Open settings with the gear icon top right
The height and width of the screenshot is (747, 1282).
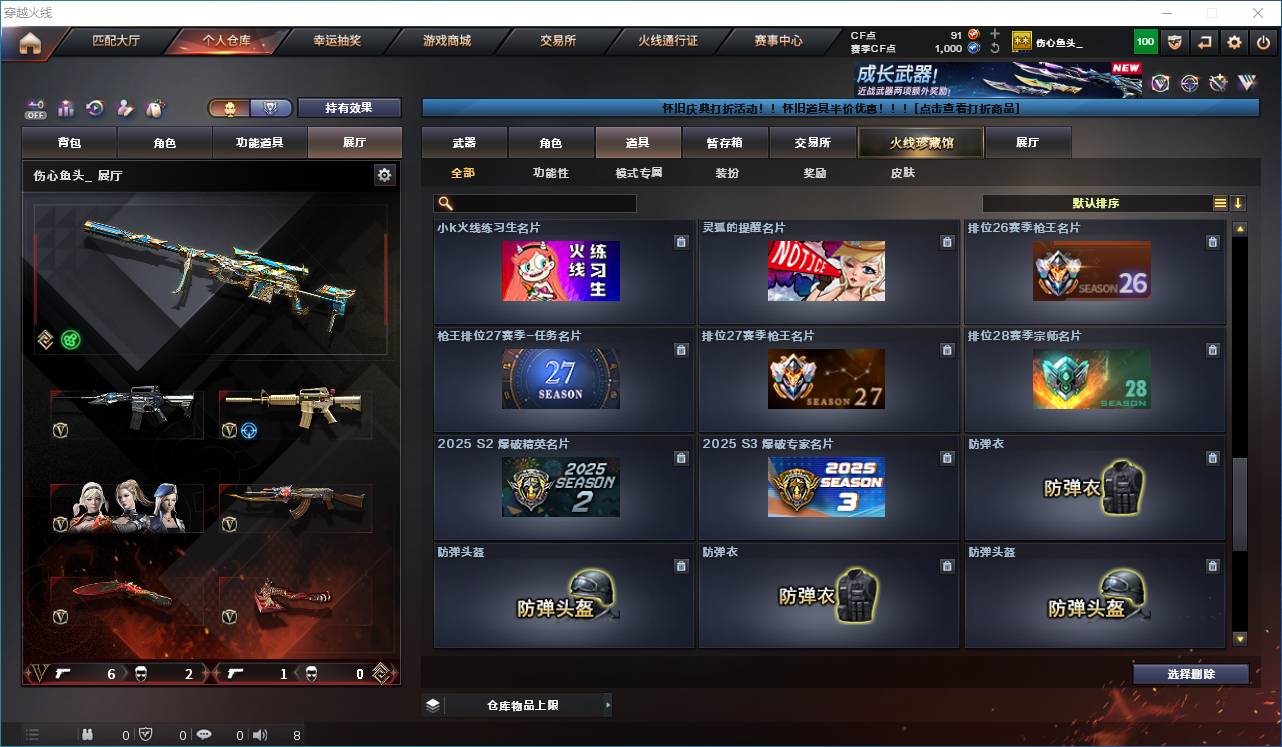tap(1235, 41)
